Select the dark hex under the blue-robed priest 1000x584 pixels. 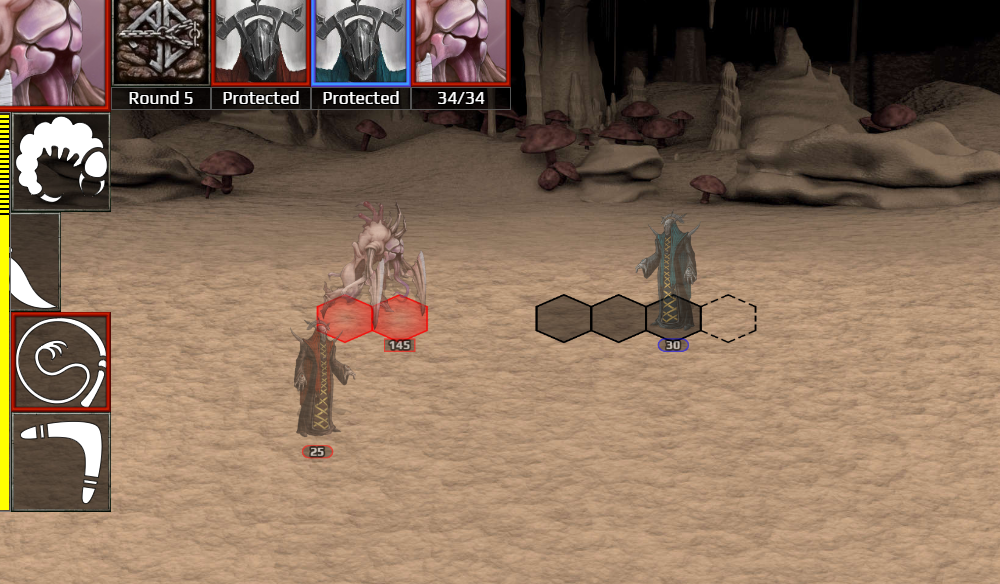click(x=673, y=318)
